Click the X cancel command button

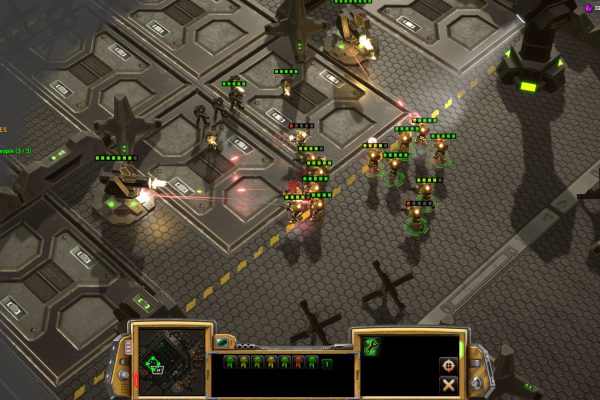point(448,384)
